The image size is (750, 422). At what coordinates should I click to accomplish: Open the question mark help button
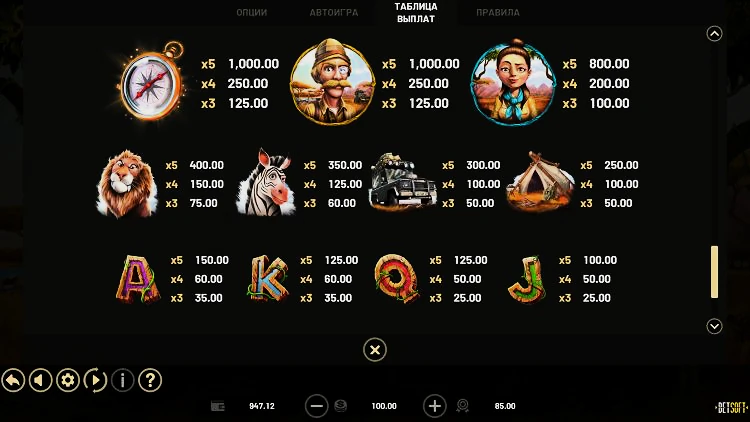coord(150,380)
